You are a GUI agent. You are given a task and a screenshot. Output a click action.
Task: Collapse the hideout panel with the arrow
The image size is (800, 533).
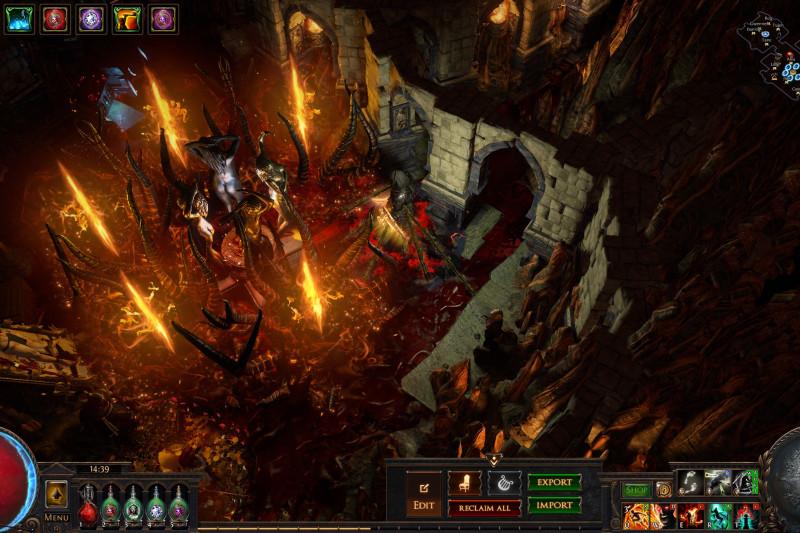point(493,460)
